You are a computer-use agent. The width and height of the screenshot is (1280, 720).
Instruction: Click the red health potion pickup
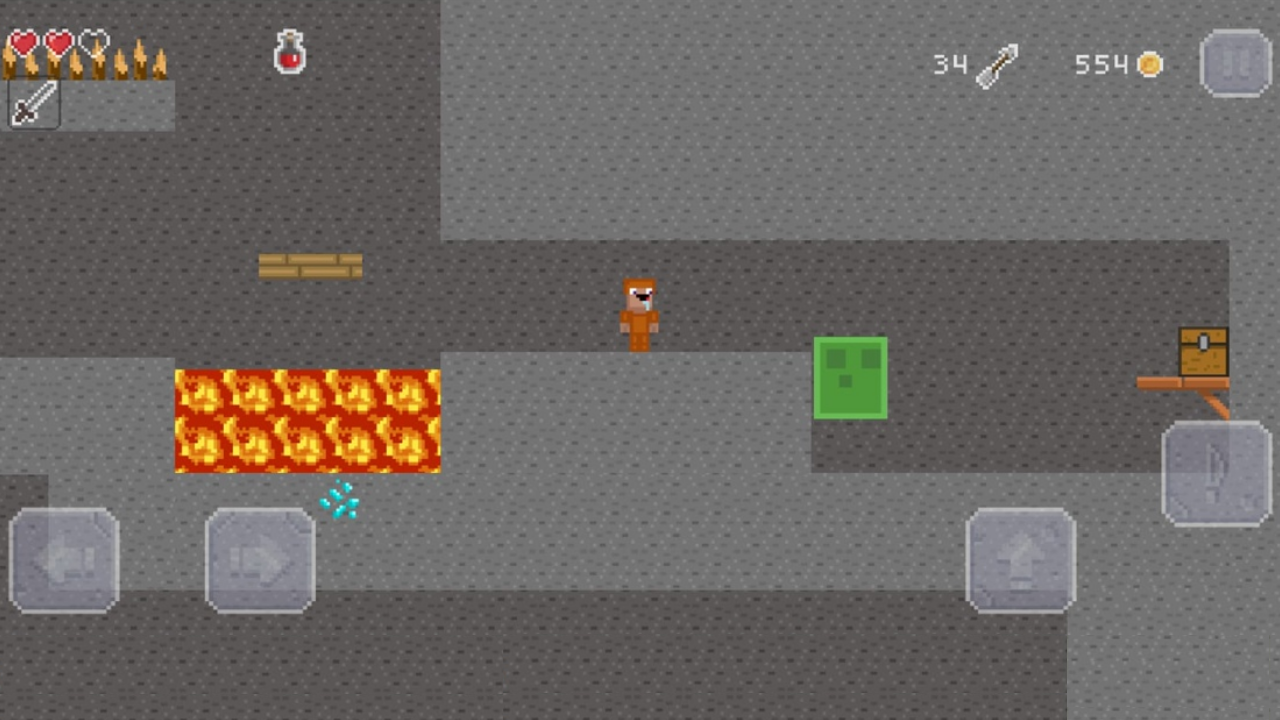coord(289,52)
